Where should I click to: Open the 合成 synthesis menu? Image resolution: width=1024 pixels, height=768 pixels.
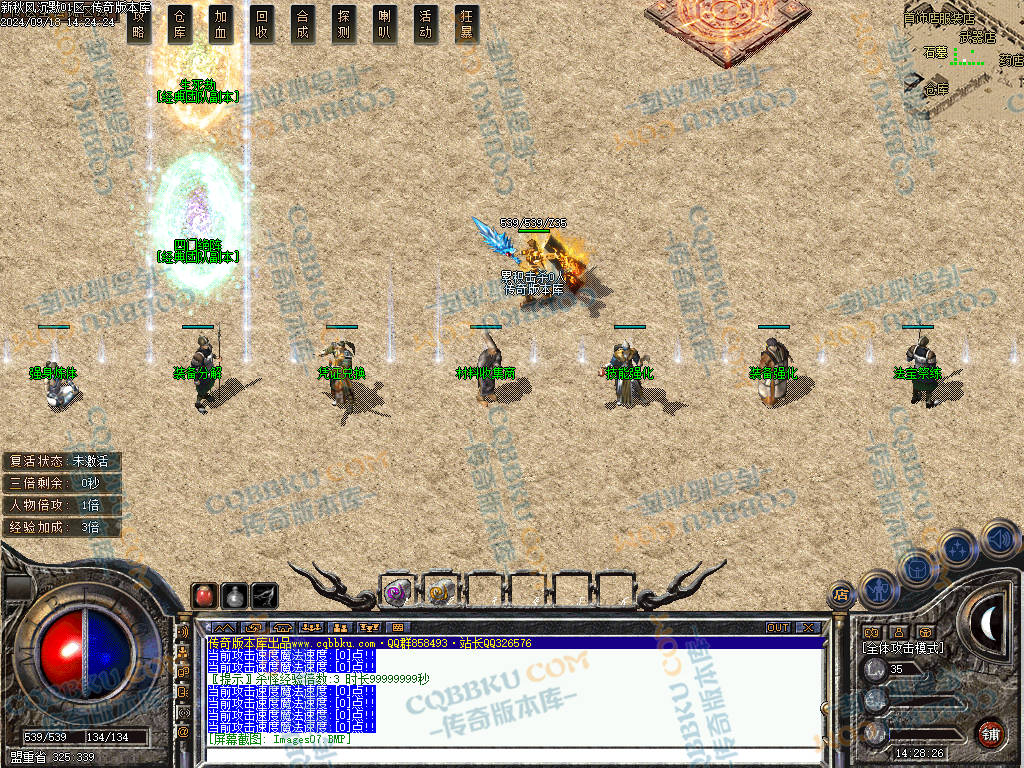point(303,24)
